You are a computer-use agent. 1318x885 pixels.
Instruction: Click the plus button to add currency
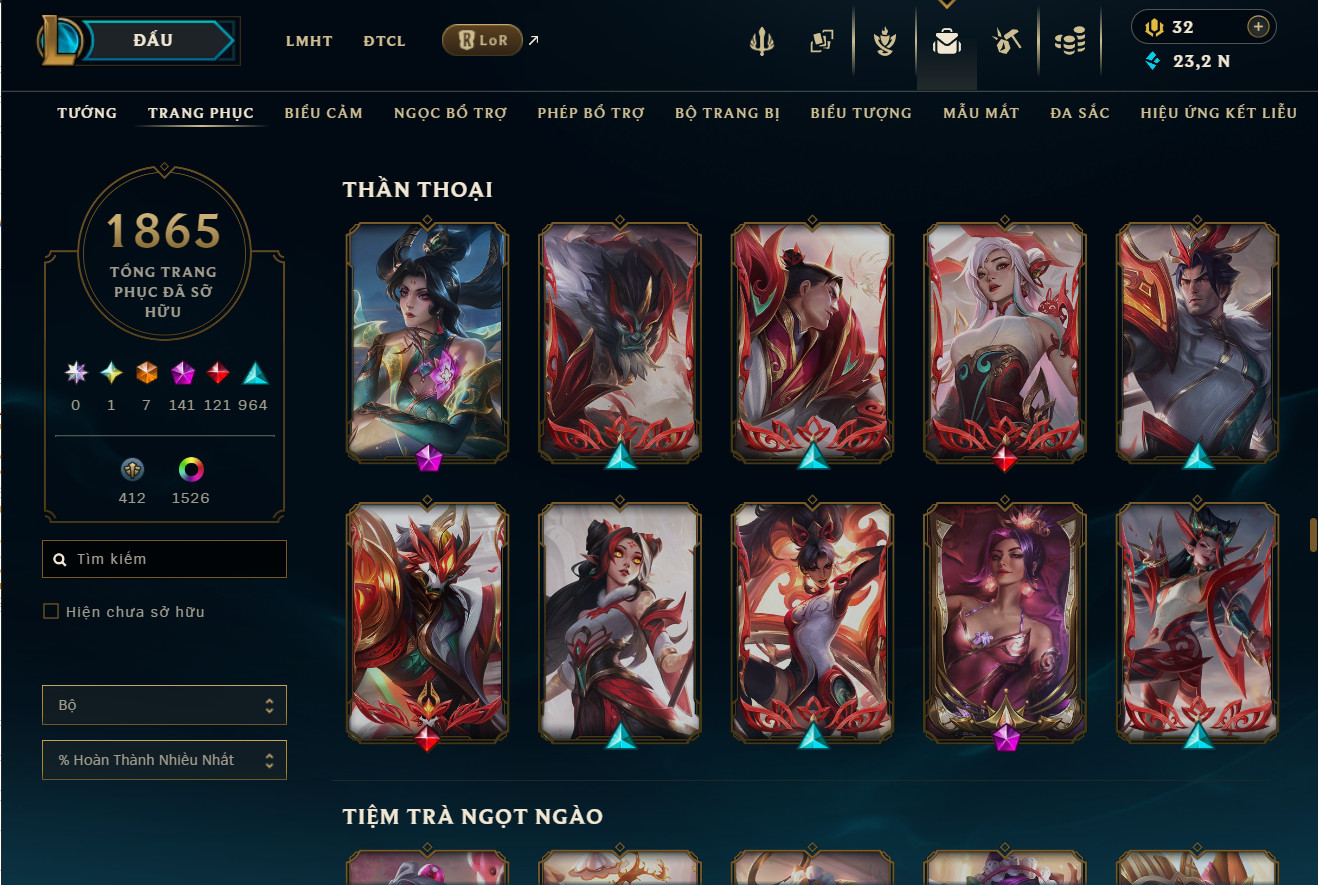coord(1258,27)
